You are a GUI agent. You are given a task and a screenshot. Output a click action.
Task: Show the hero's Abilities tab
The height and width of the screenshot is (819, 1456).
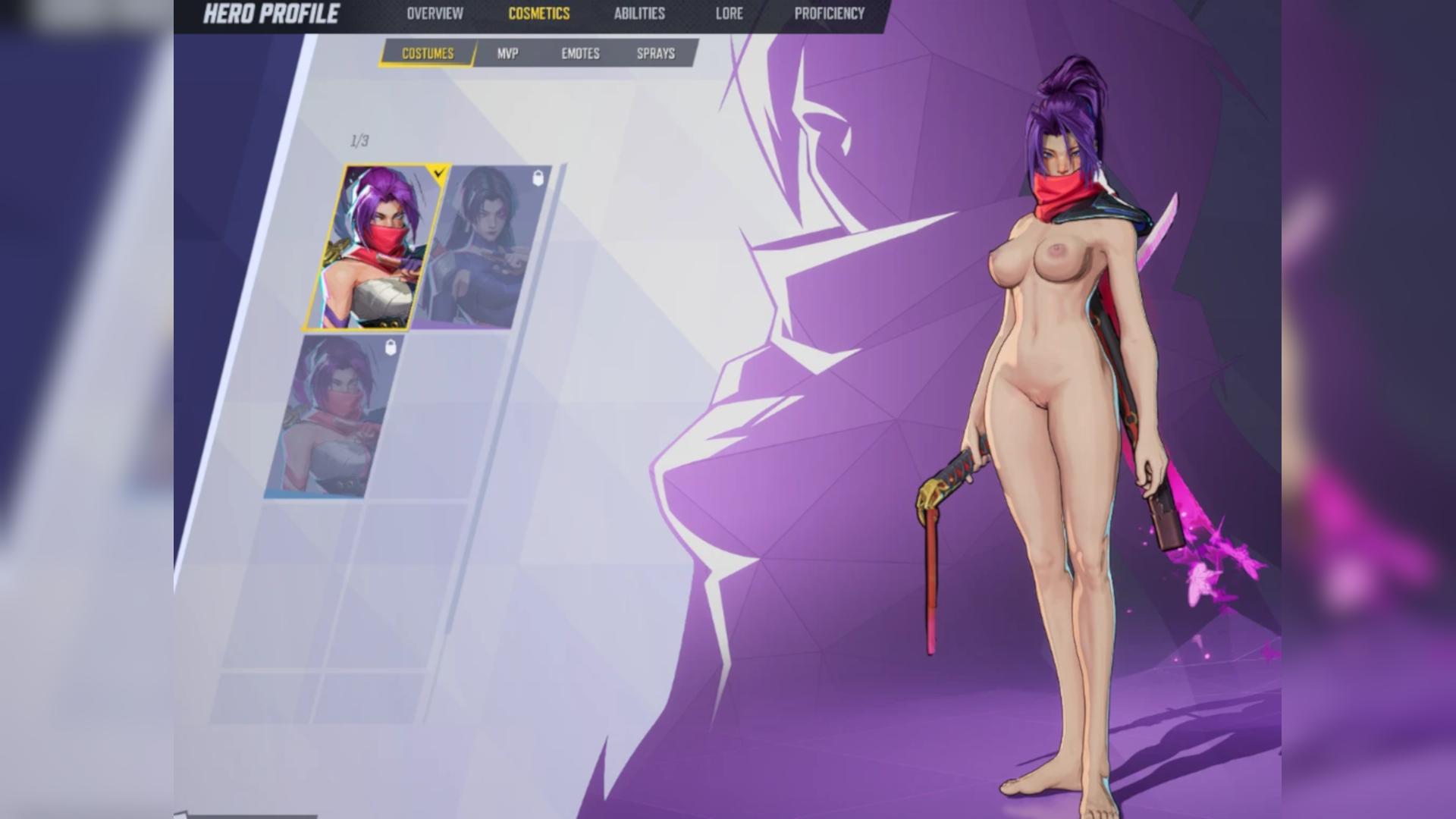639,14
